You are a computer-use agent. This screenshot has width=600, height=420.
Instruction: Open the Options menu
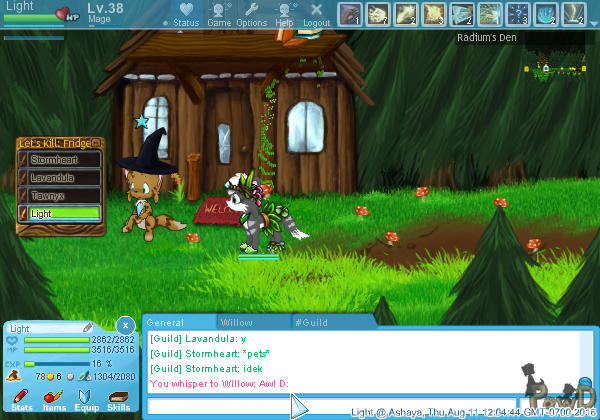[x=251, y=14]
